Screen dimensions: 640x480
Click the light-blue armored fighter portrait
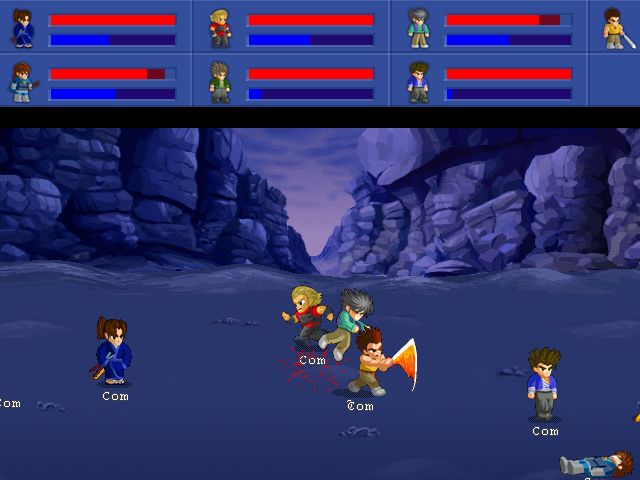pos(22,81)
